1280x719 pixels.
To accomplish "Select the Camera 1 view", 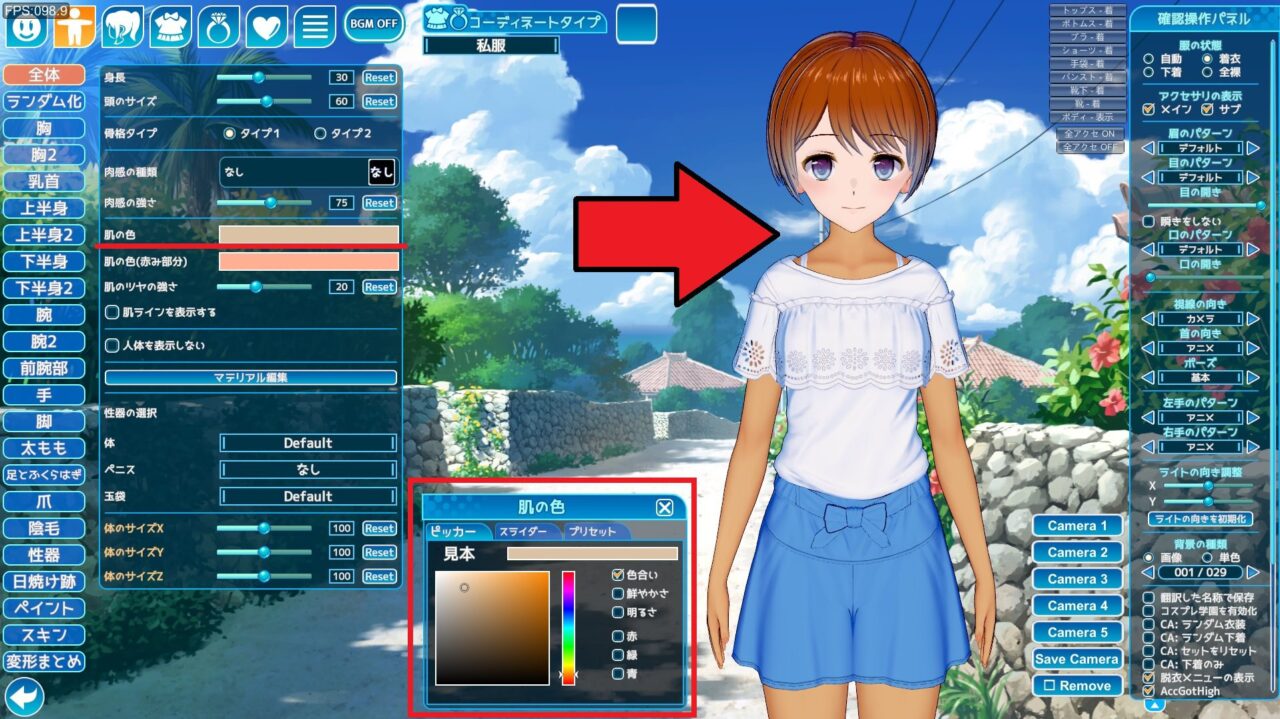I will 1078,526.
